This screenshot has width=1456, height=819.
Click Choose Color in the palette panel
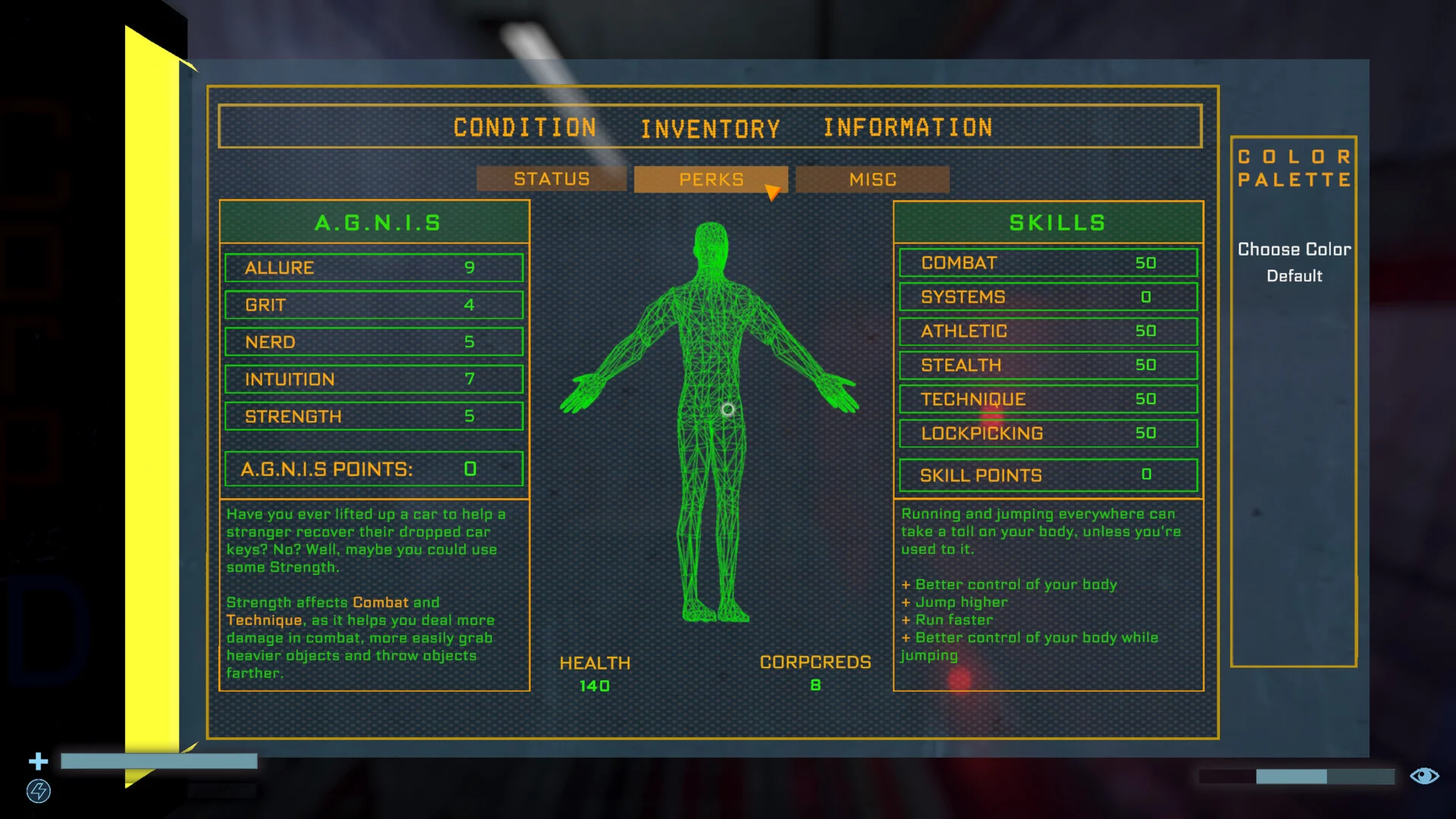pyautogui.click(x=1294, y=249)
